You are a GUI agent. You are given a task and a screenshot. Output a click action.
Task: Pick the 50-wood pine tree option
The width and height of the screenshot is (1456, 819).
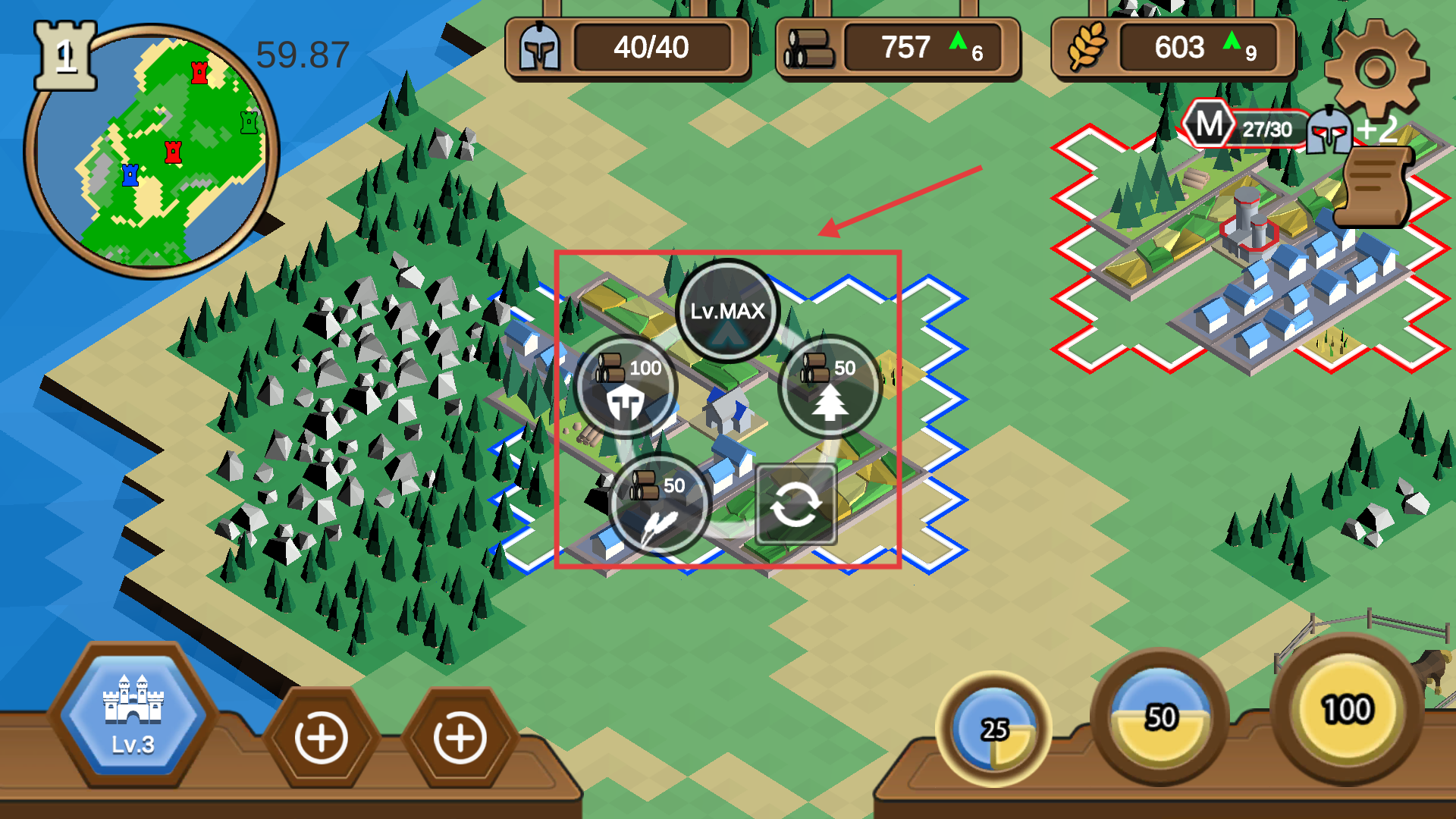pos(830,387)
